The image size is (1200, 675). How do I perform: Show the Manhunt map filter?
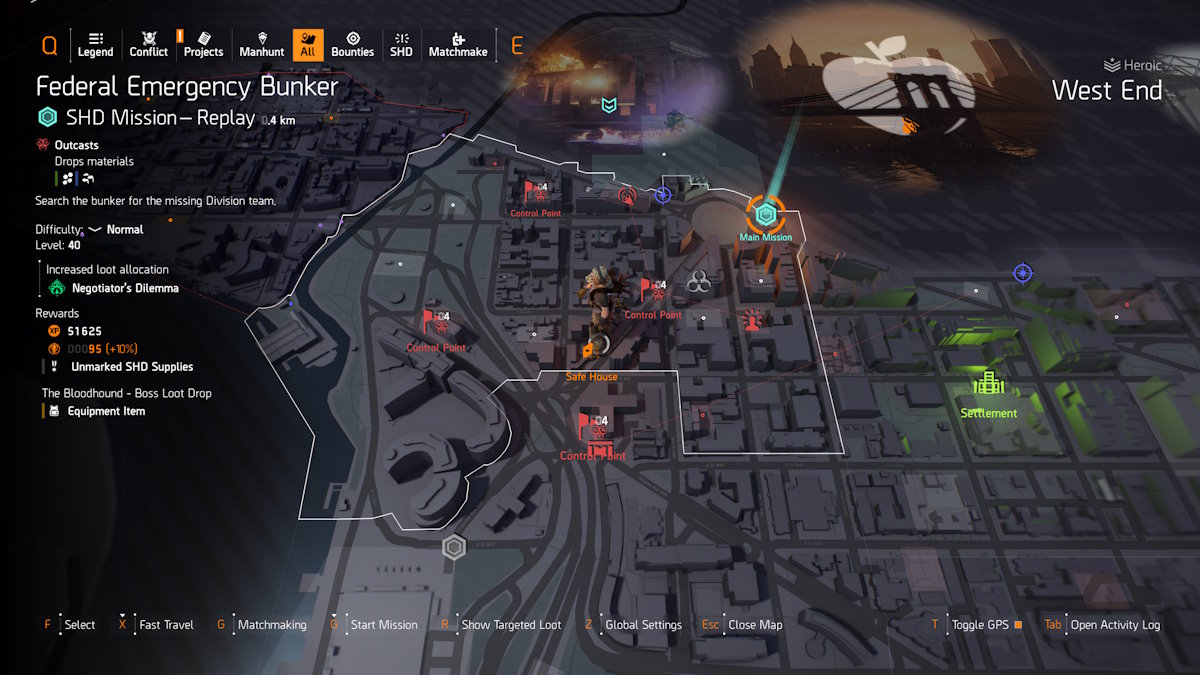(x=262, y=44)
